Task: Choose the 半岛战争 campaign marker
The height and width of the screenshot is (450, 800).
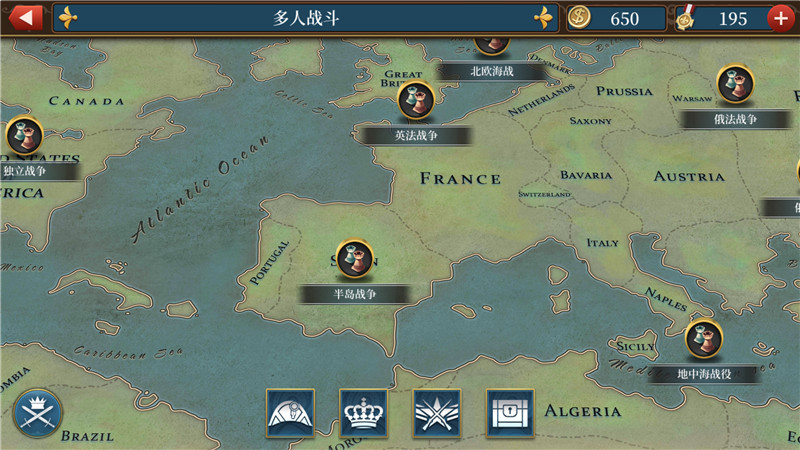Action: [354, 259]
